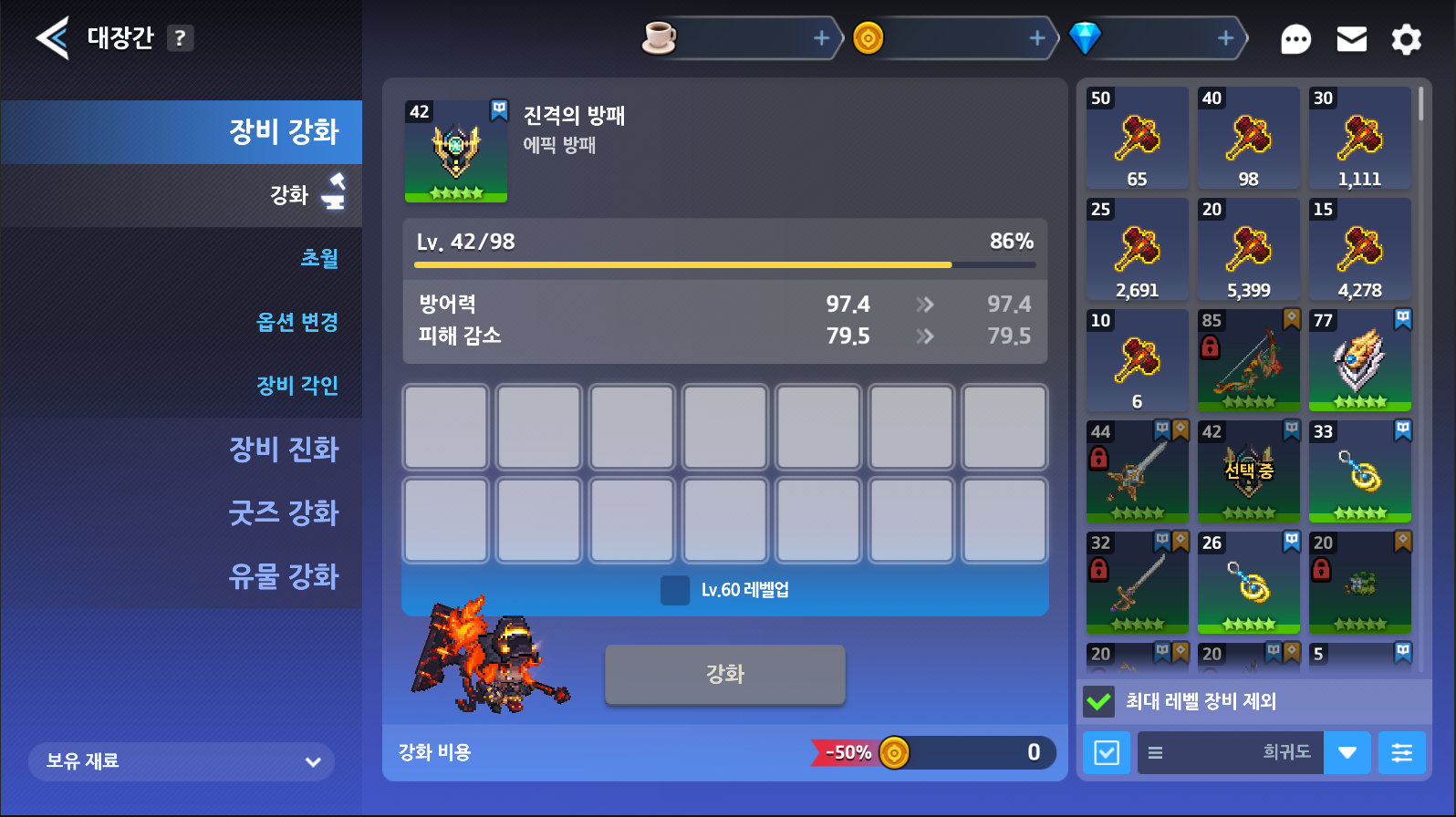Open the 굿즈 강화 tab
The width and height of the screenshot is (1456, 817).
[283, 512]
